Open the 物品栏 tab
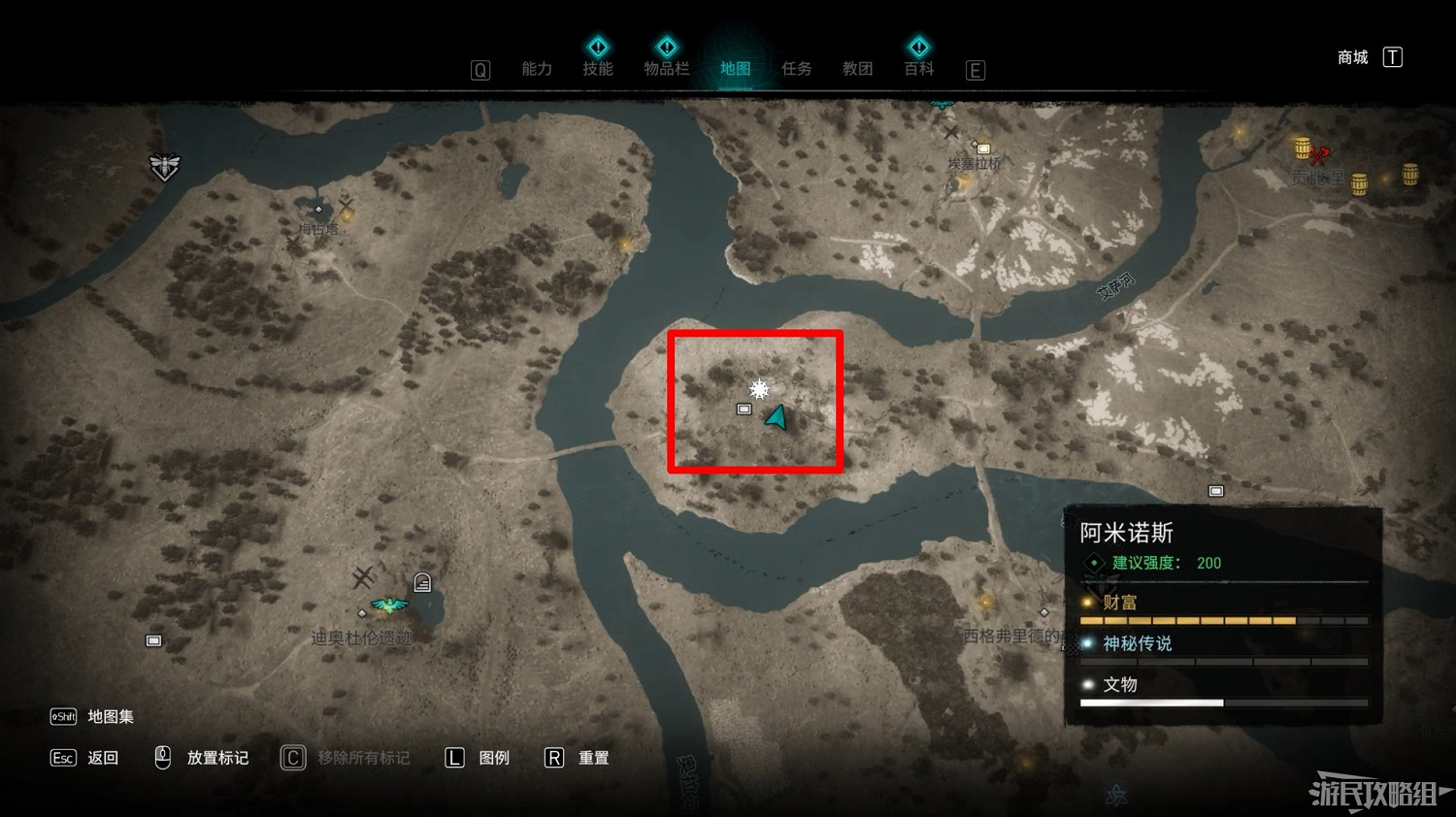 [667, 68]
